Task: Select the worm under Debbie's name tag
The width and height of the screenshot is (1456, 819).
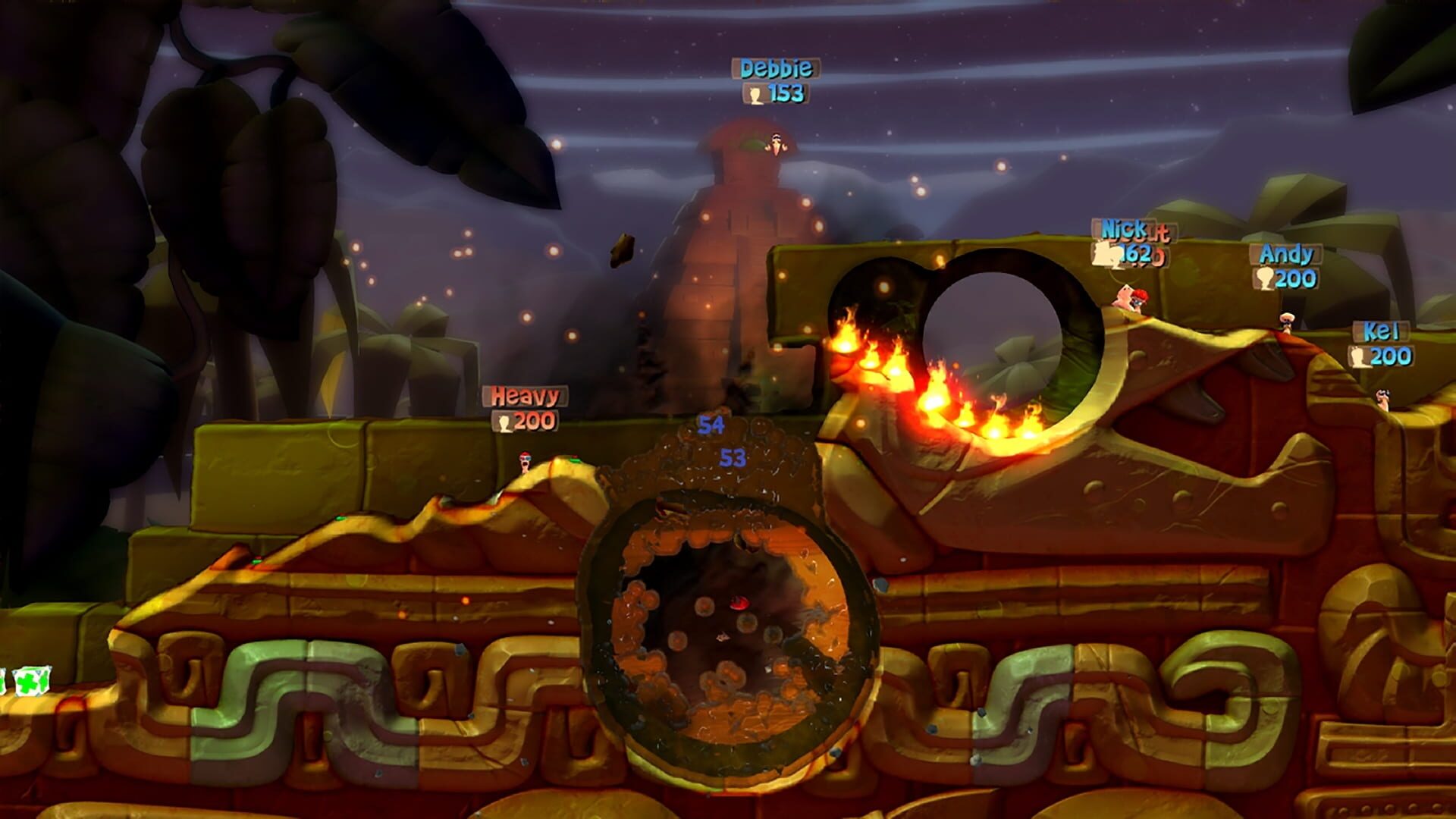Action: click(x=777, y=144)
